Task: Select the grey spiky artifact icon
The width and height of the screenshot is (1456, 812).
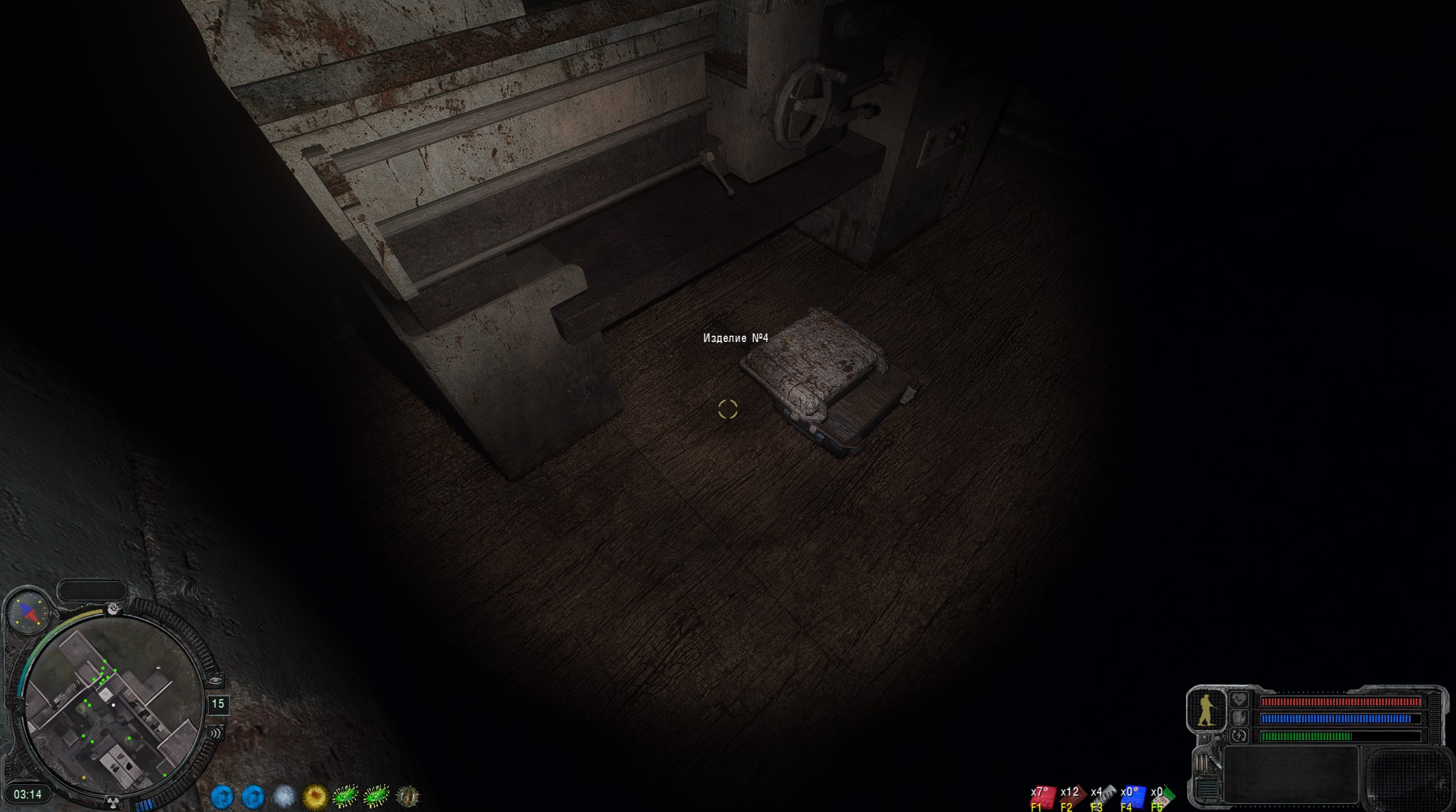Action: pos(408,796)
